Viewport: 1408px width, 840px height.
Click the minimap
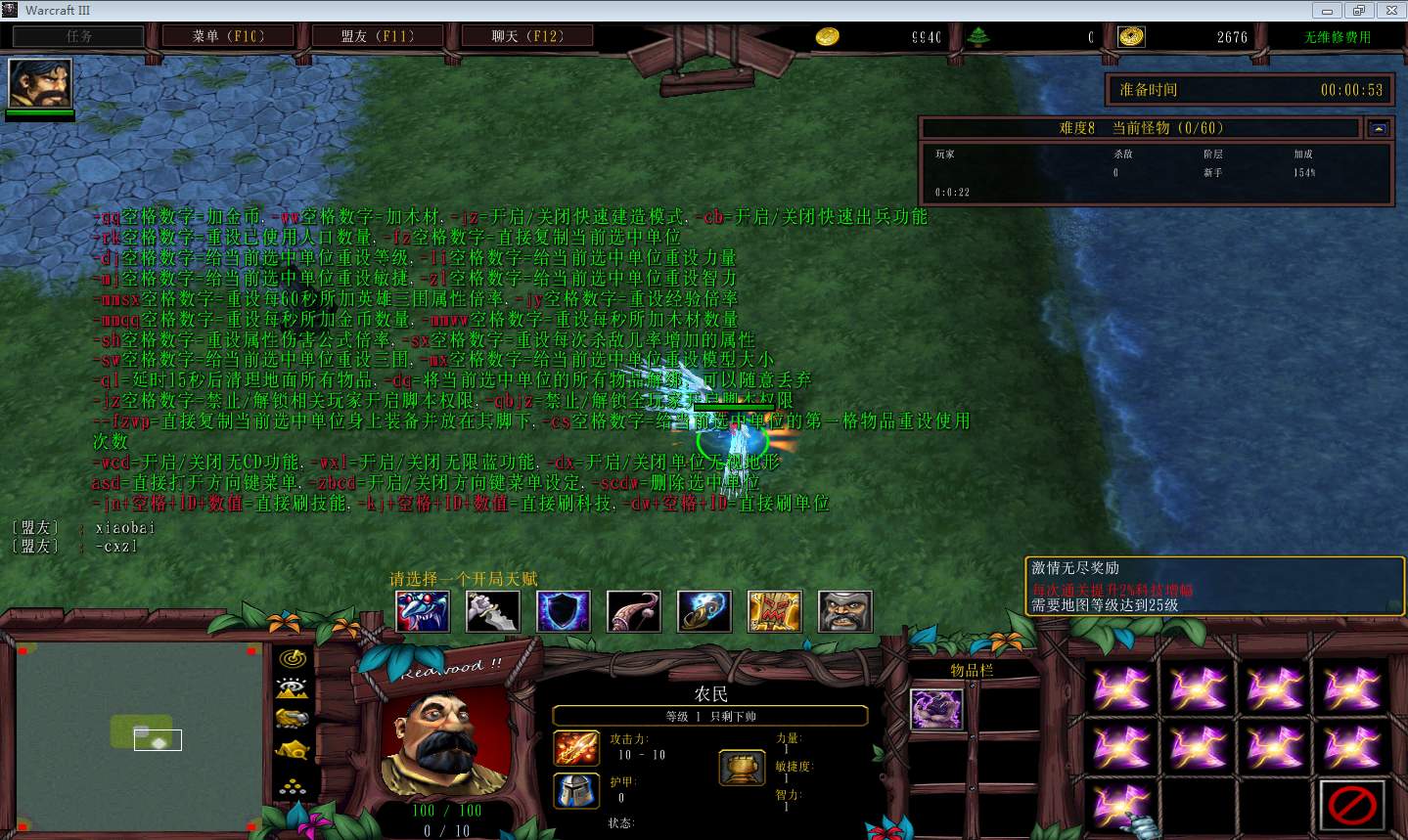click(x=140, y=734)
